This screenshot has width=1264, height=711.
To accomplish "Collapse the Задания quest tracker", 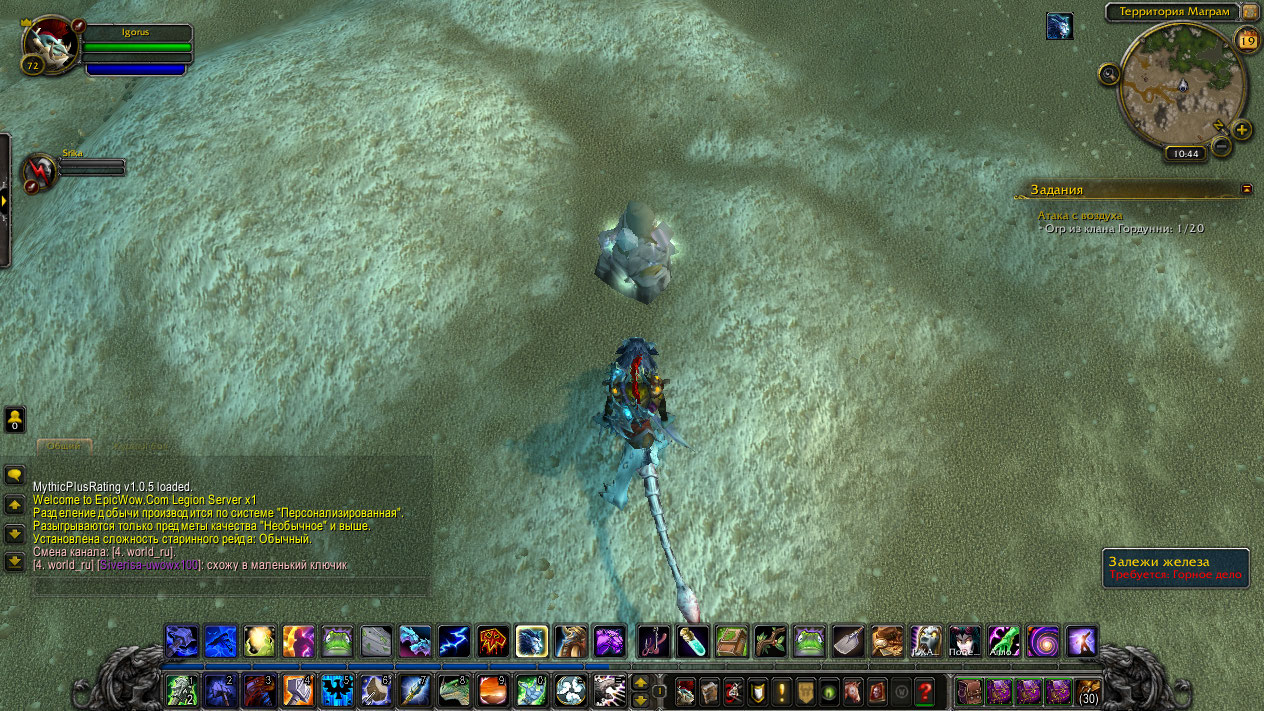I will [1246, 188].
